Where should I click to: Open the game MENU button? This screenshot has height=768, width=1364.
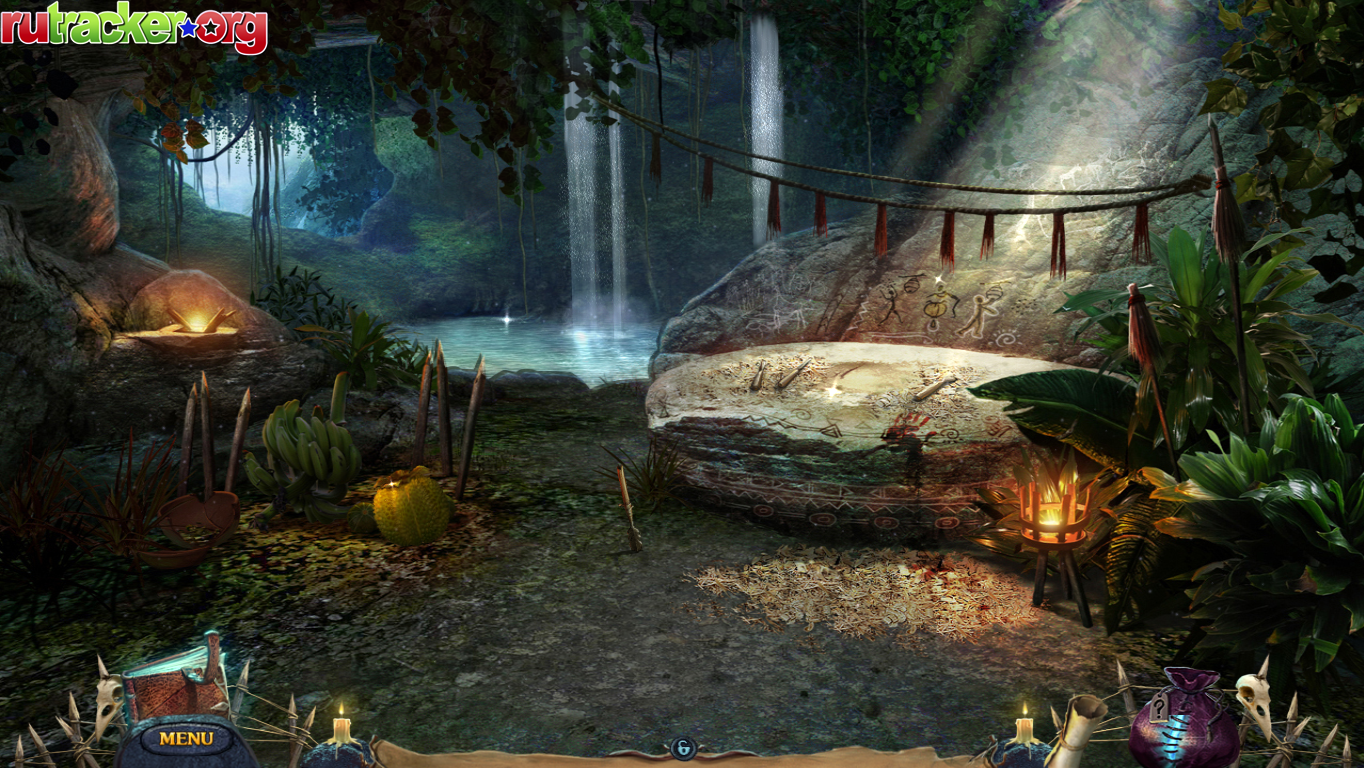pos(186,739)
